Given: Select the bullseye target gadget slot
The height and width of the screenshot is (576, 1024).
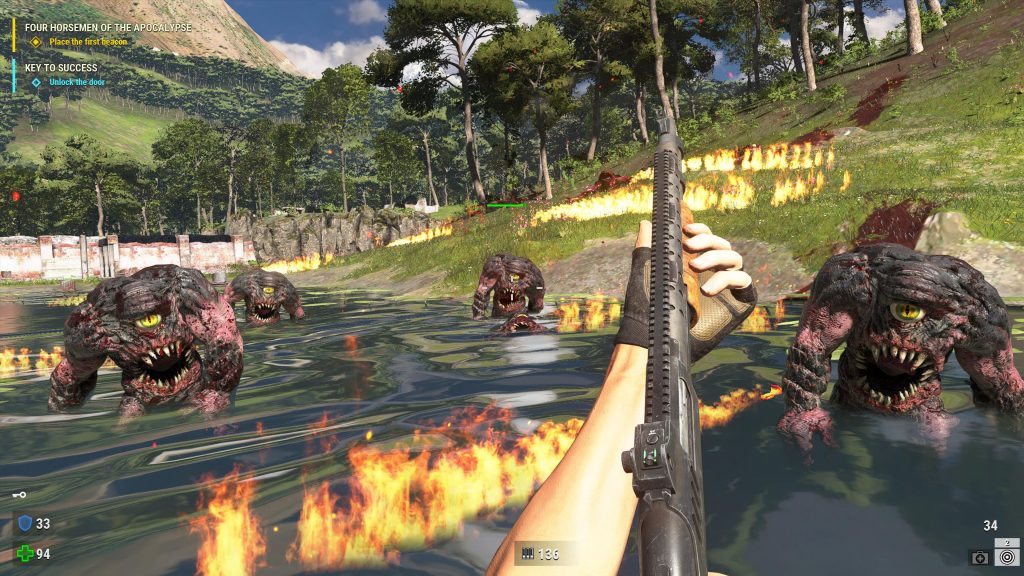Looking at the screenshot, I should pos(1006,556).
